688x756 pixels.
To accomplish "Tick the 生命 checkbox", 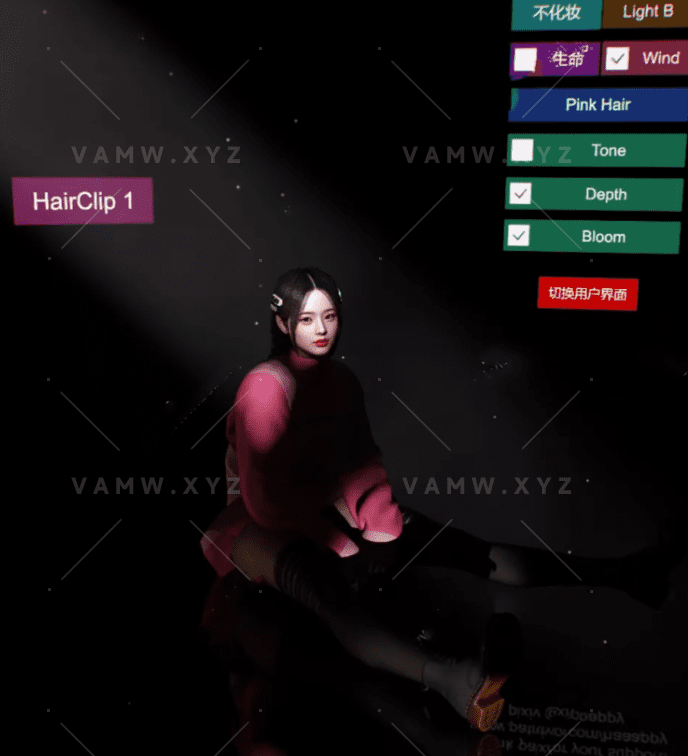I will tap(525, 60).
